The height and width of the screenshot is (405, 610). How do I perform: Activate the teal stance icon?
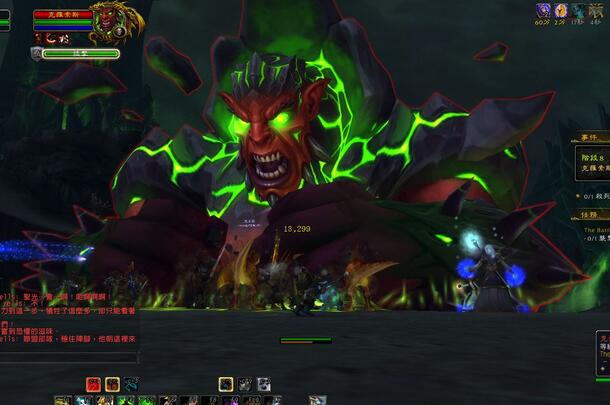point(130,384)
